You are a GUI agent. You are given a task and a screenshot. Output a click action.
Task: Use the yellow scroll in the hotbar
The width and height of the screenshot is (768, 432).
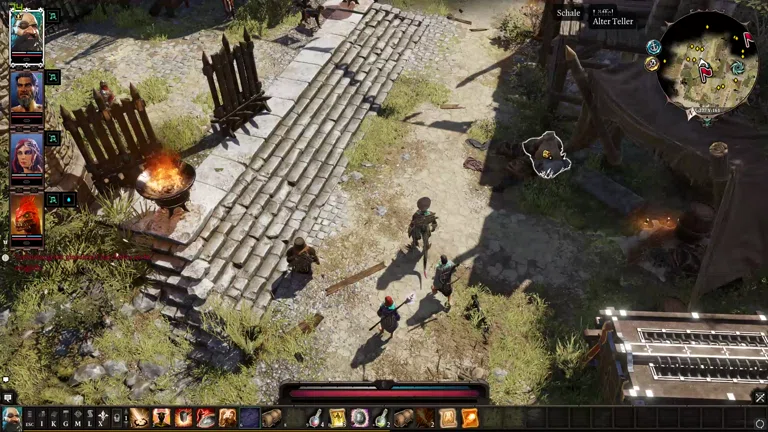tap(338, 418)
